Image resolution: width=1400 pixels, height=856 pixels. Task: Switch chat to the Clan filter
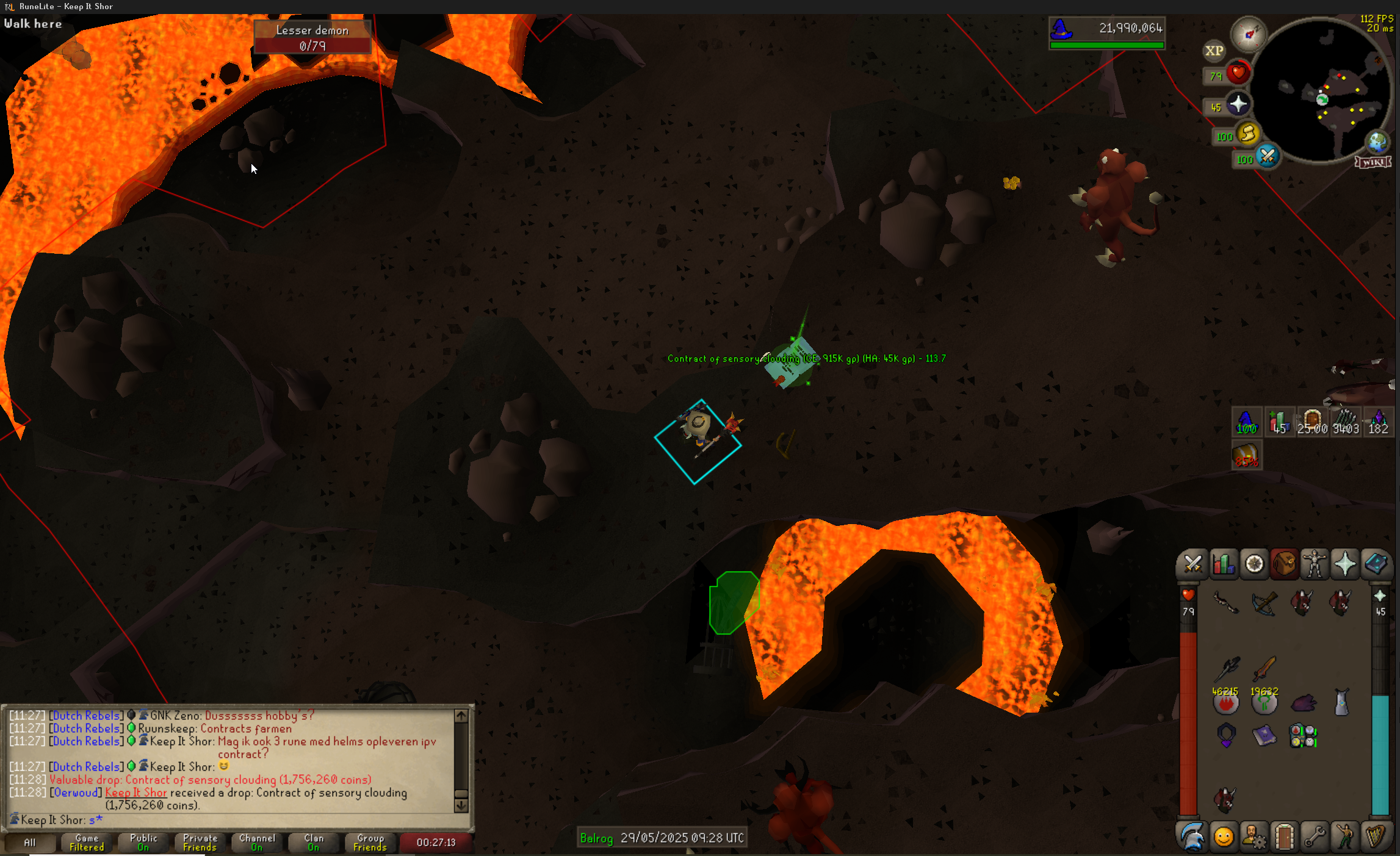tap(314, 843)
